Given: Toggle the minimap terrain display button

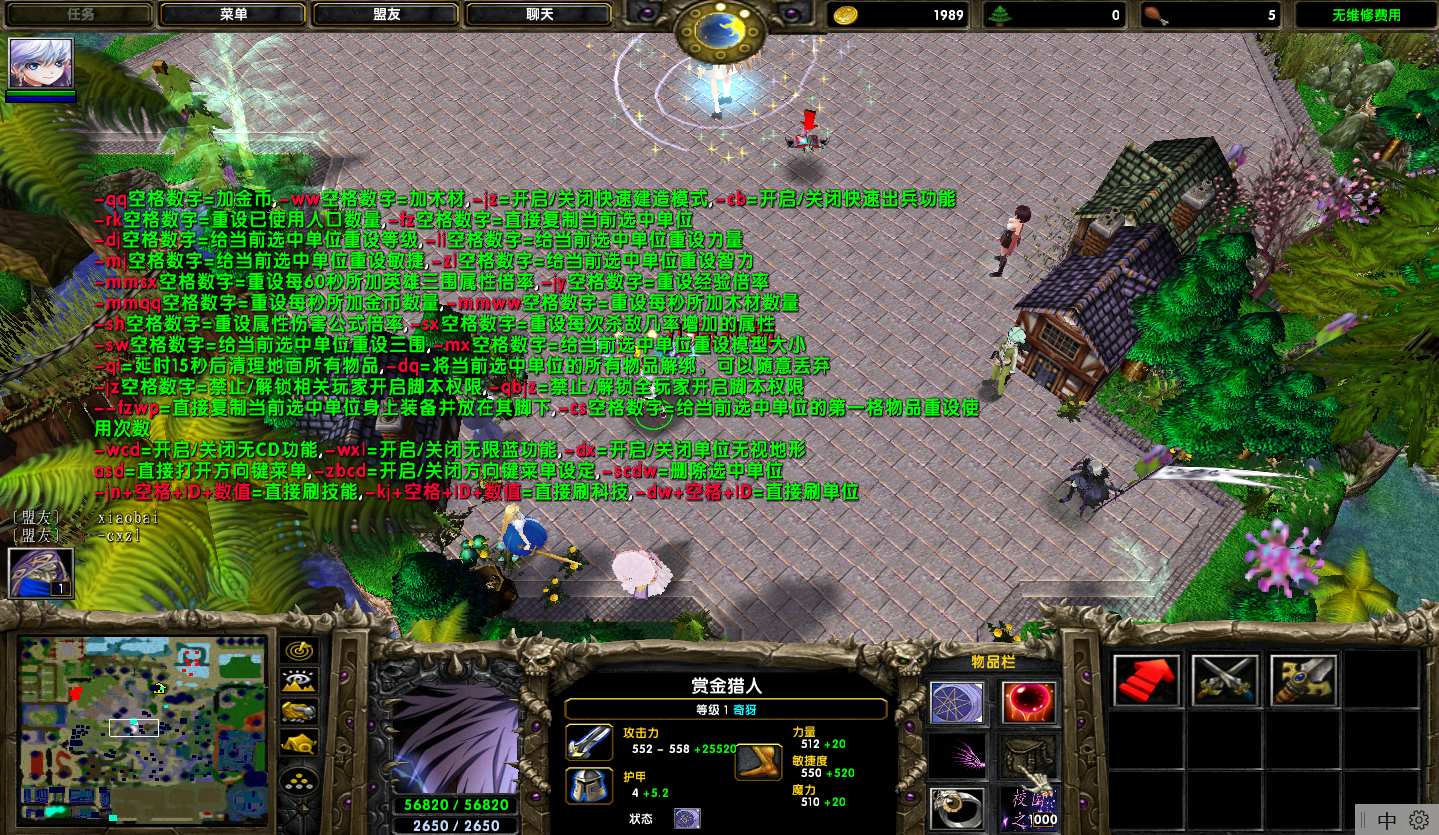Looking at the screenshot, I should point(300,682).
